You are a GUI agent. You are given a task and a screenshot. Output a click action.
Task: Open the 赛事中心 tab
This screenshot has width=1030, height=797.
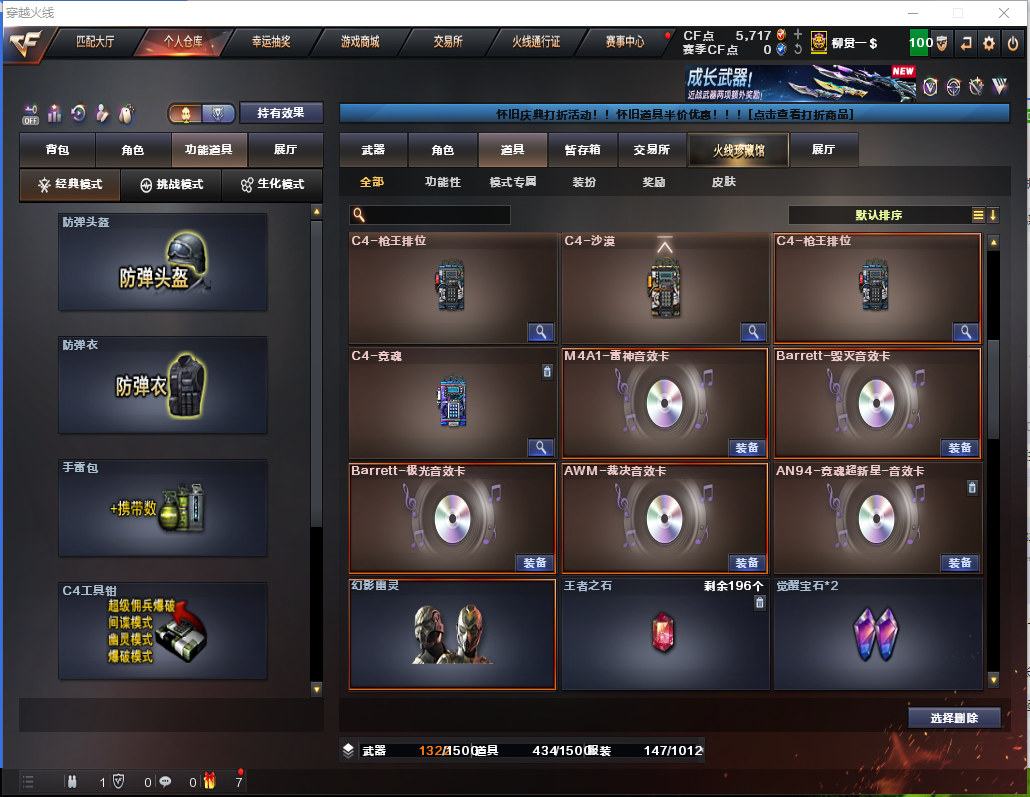(x=625, y=42)
